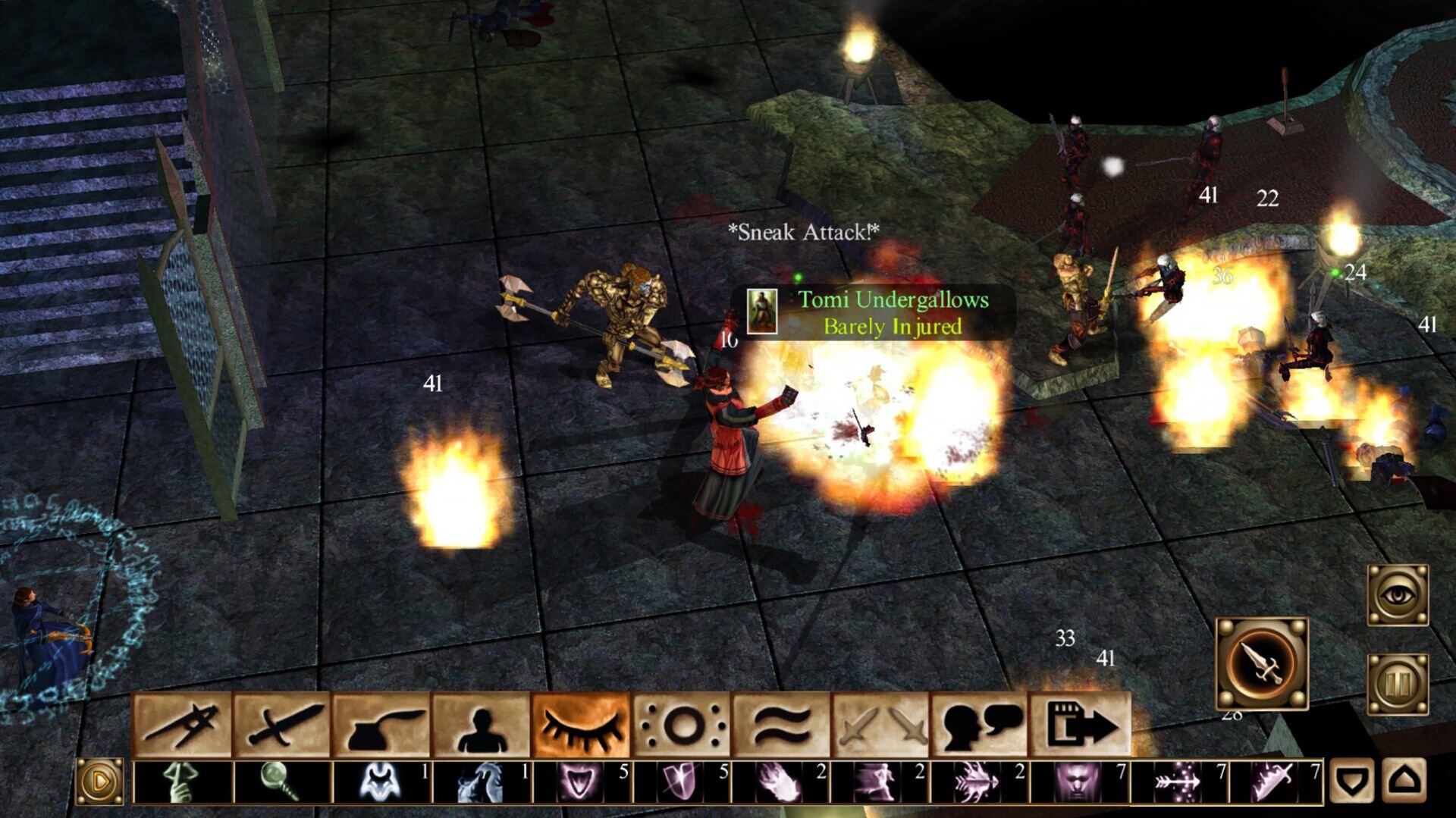Cast the sparkling arrow quickslot spell
This screenshot has height=818, width=1456.
pyautogui.click(x=1177, y=782)
